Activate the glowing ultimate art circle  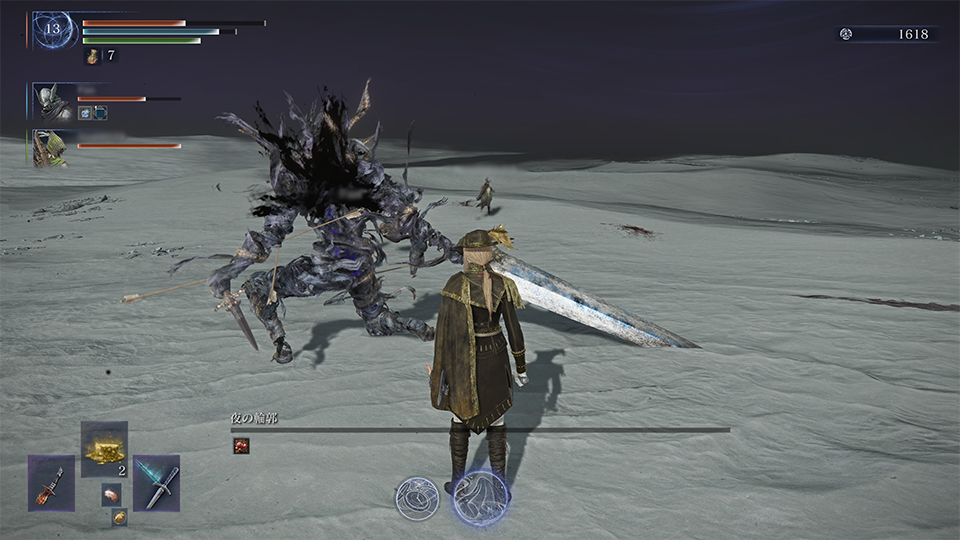point(480,498)
